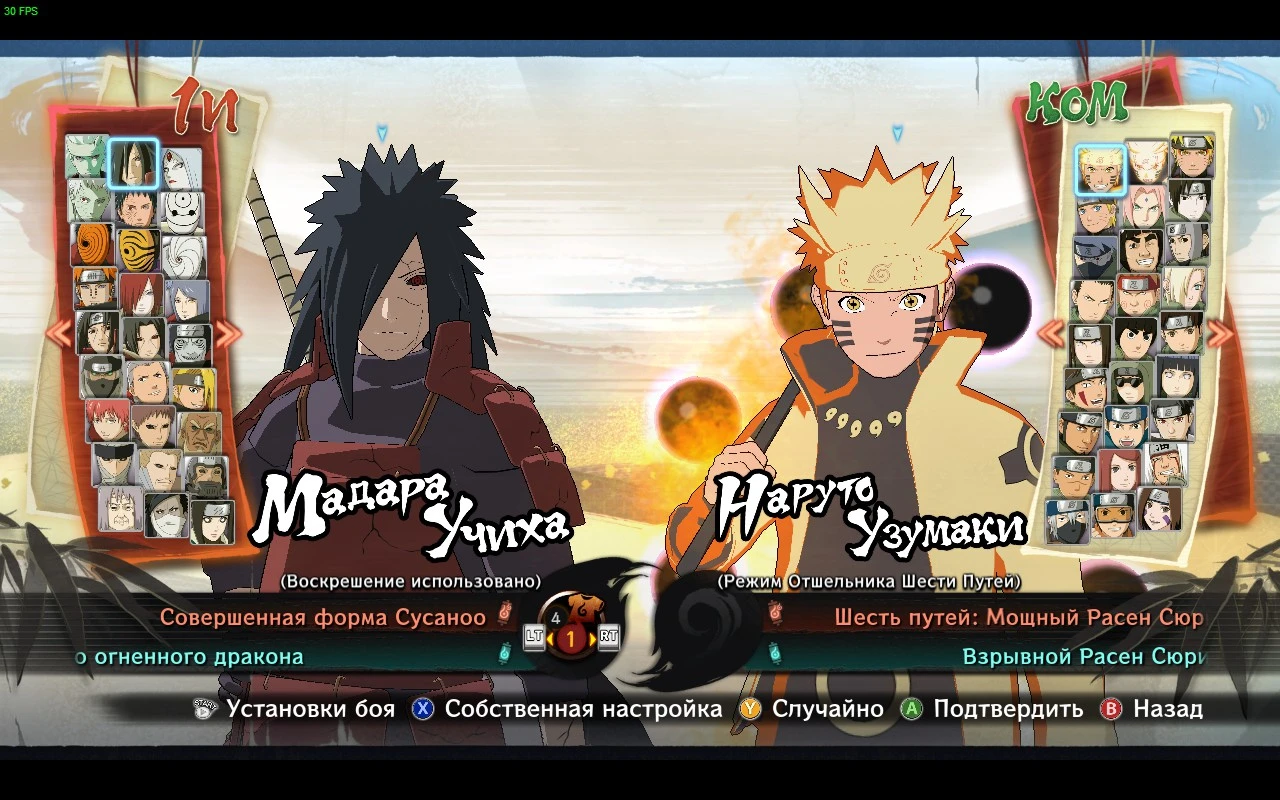Select the Six Paths Naruto portrait

(1098, 169)
